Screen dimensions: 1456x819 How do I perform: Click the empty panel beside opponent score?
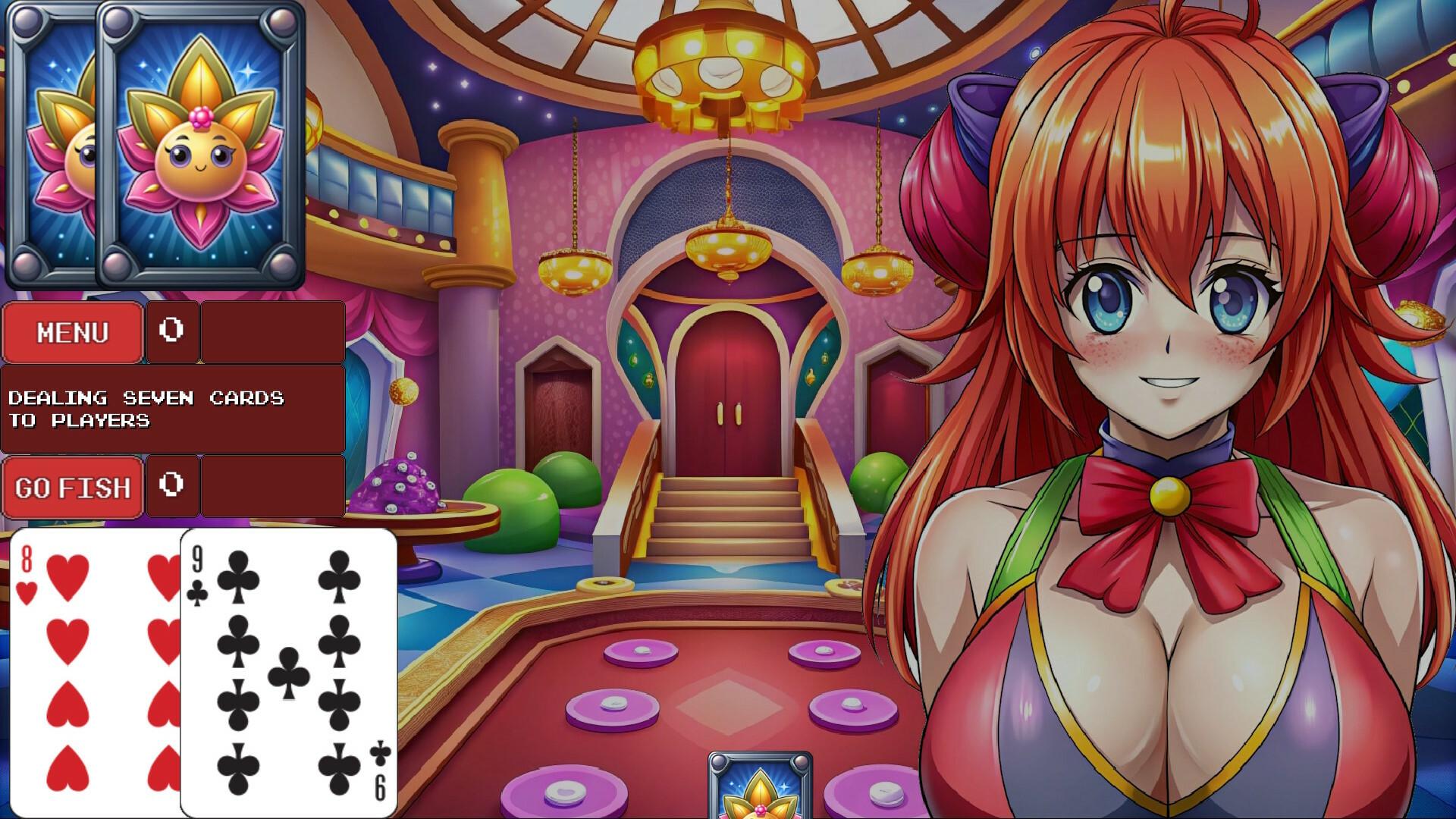(x=273, y=331)
